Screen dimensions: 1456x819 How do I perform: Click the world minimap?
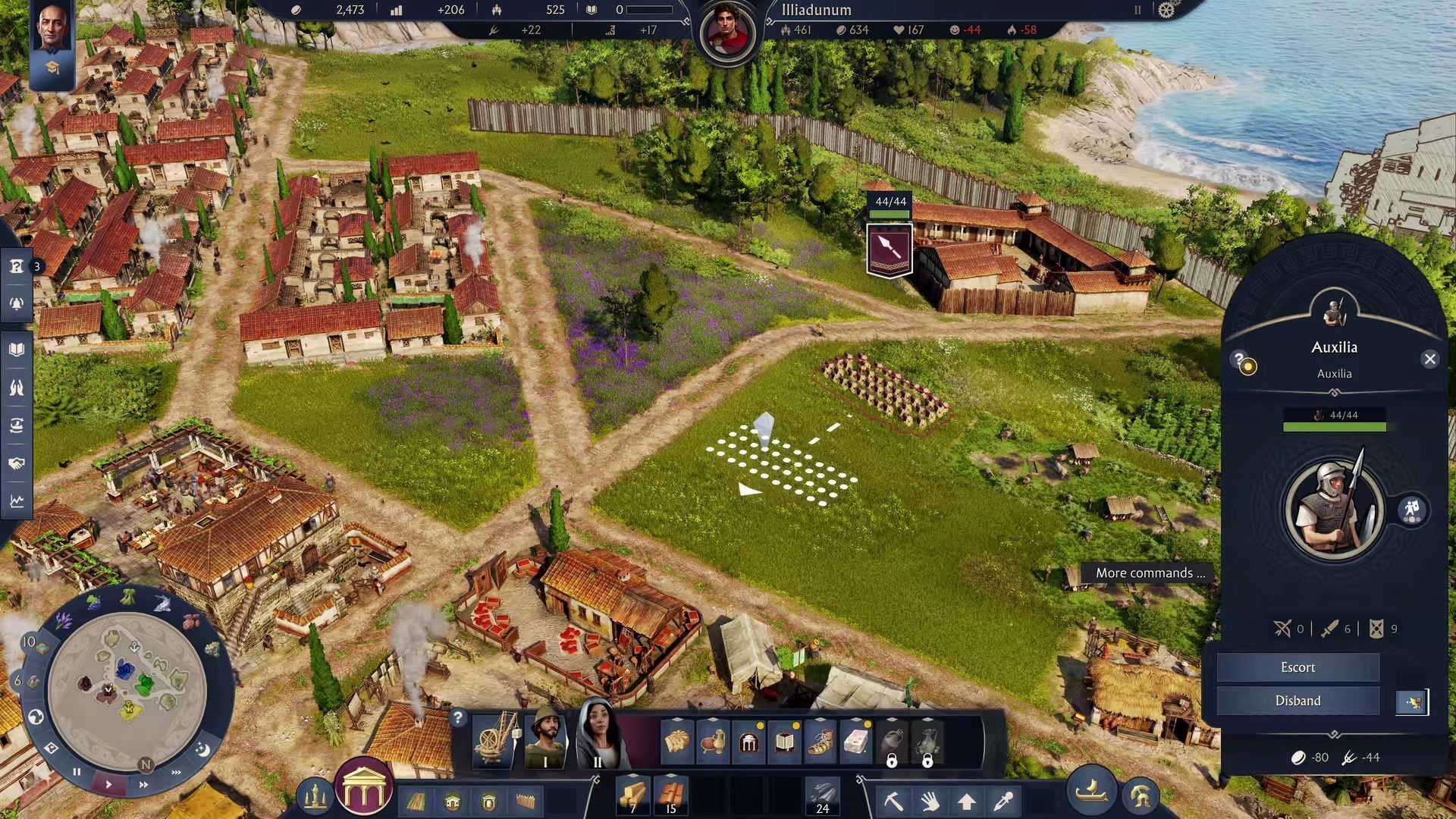pyautogui.click(x=127, y=688)
